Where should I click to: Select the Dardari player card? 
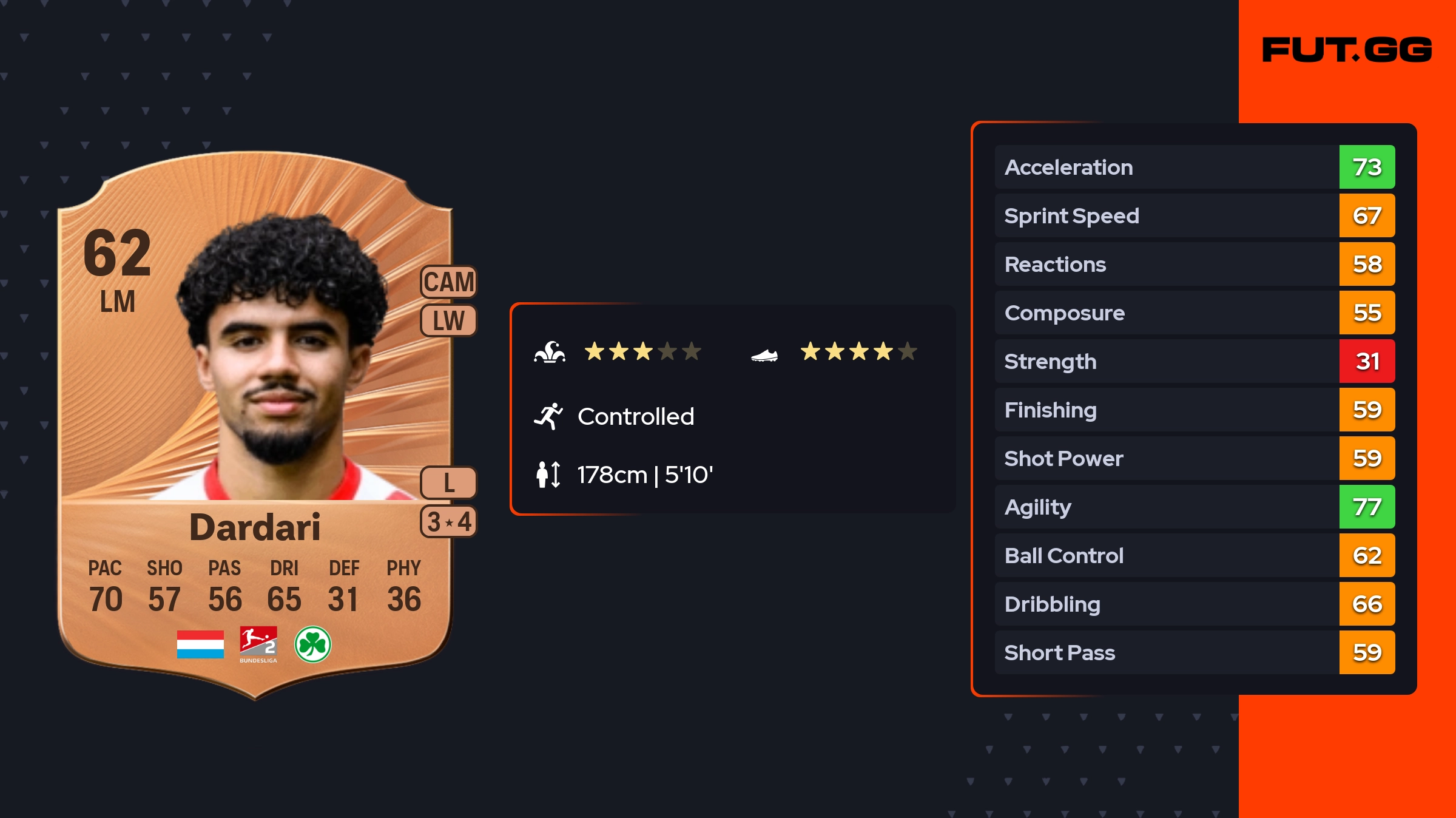[x=255, y=425]
